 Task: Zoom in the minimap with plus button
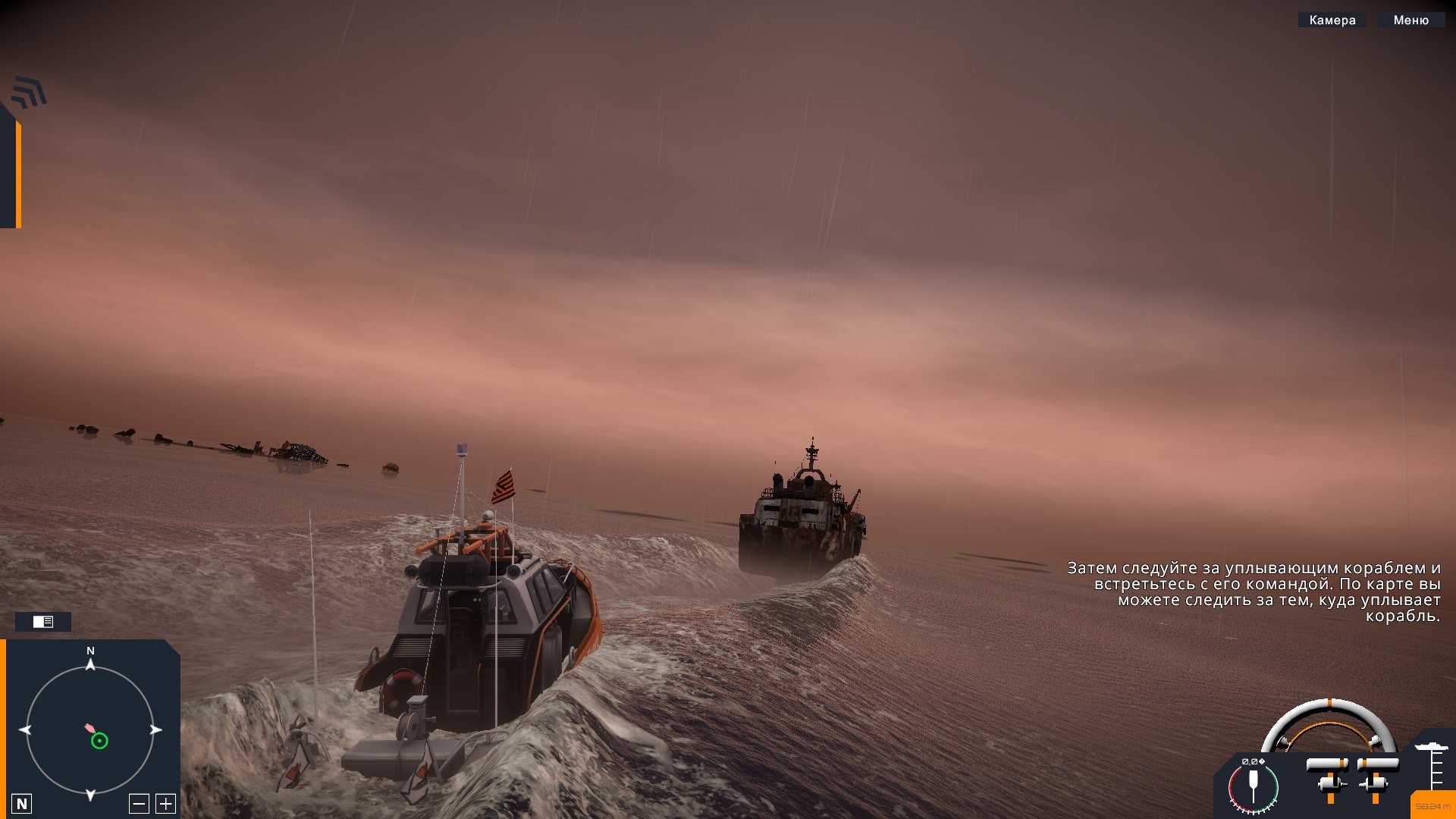(x=165, y=804)
